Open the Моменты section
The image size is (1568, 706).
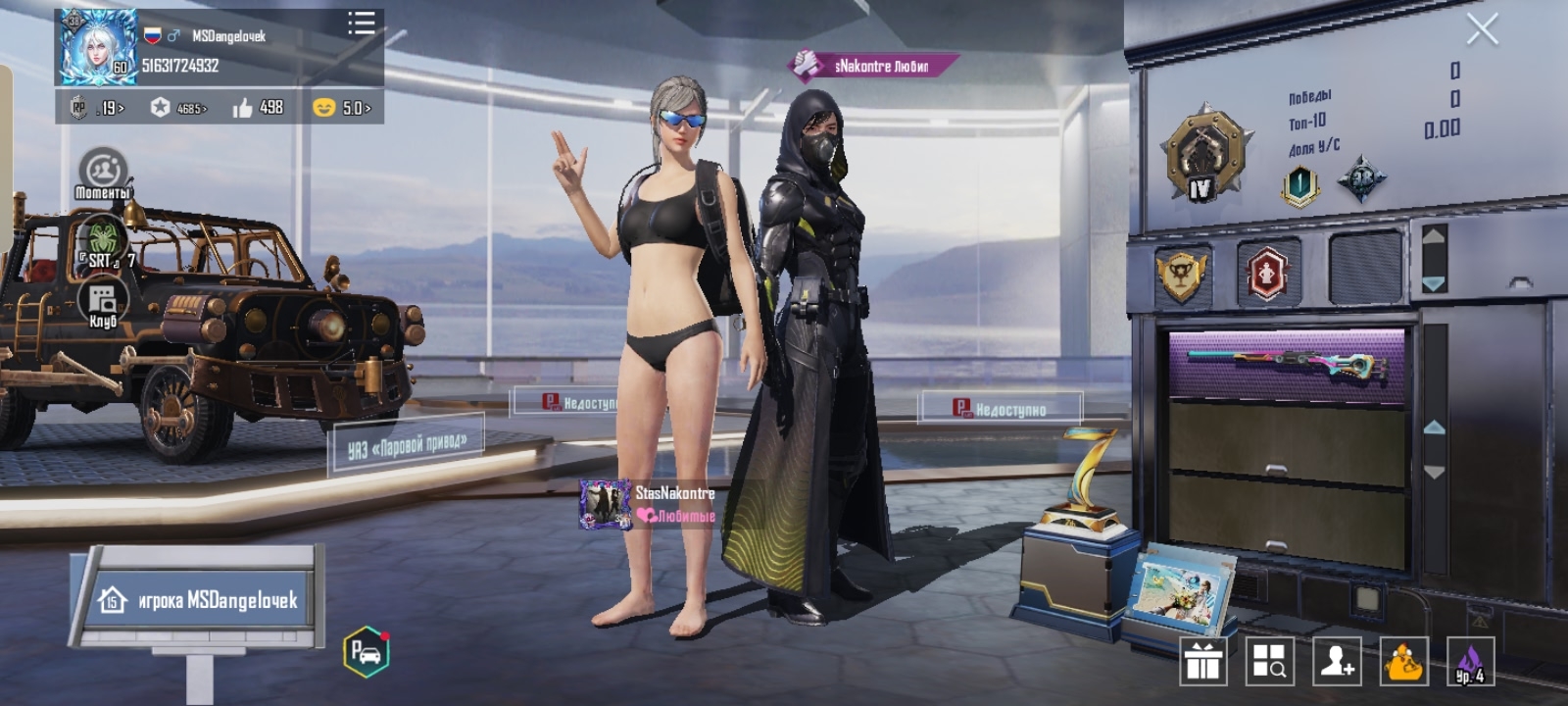tap(103, 175)
